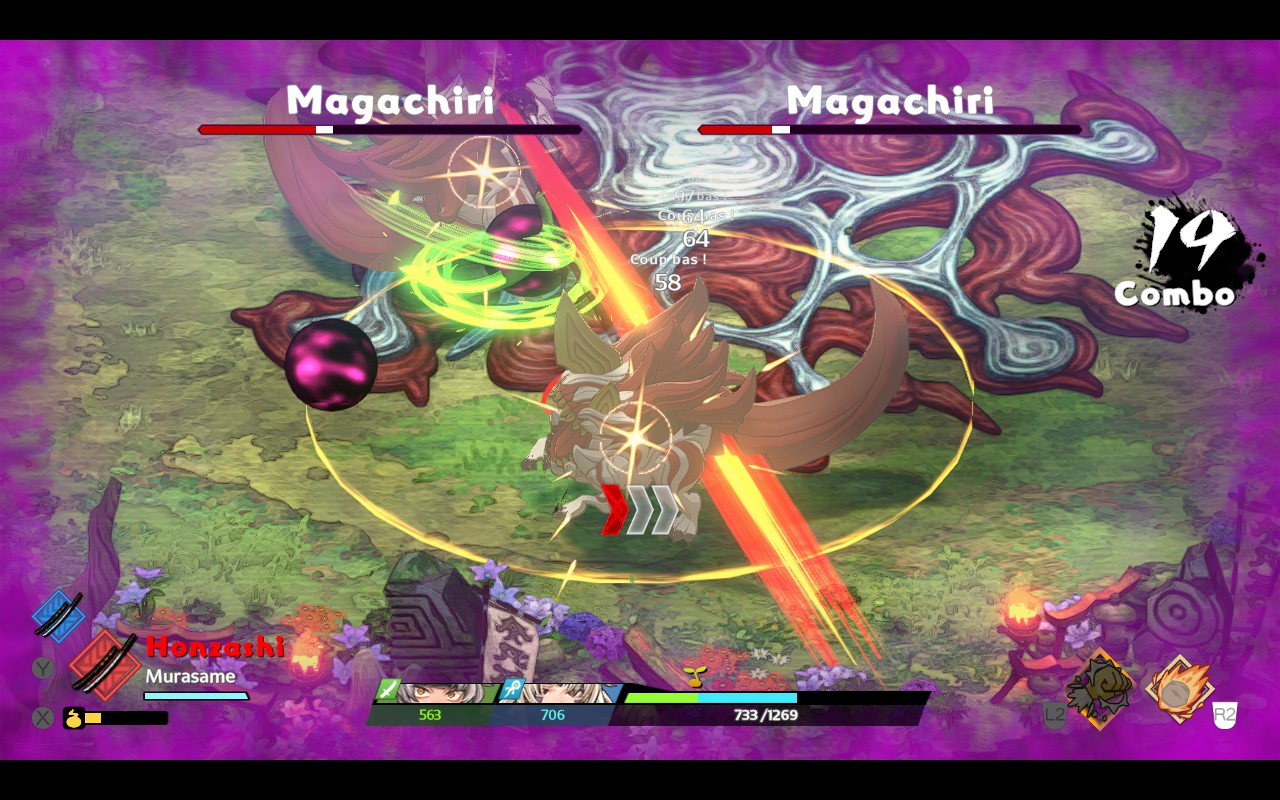Select the blue sheathed katana weapon slot
1280x800 pixels.
[x=58, y=613]
